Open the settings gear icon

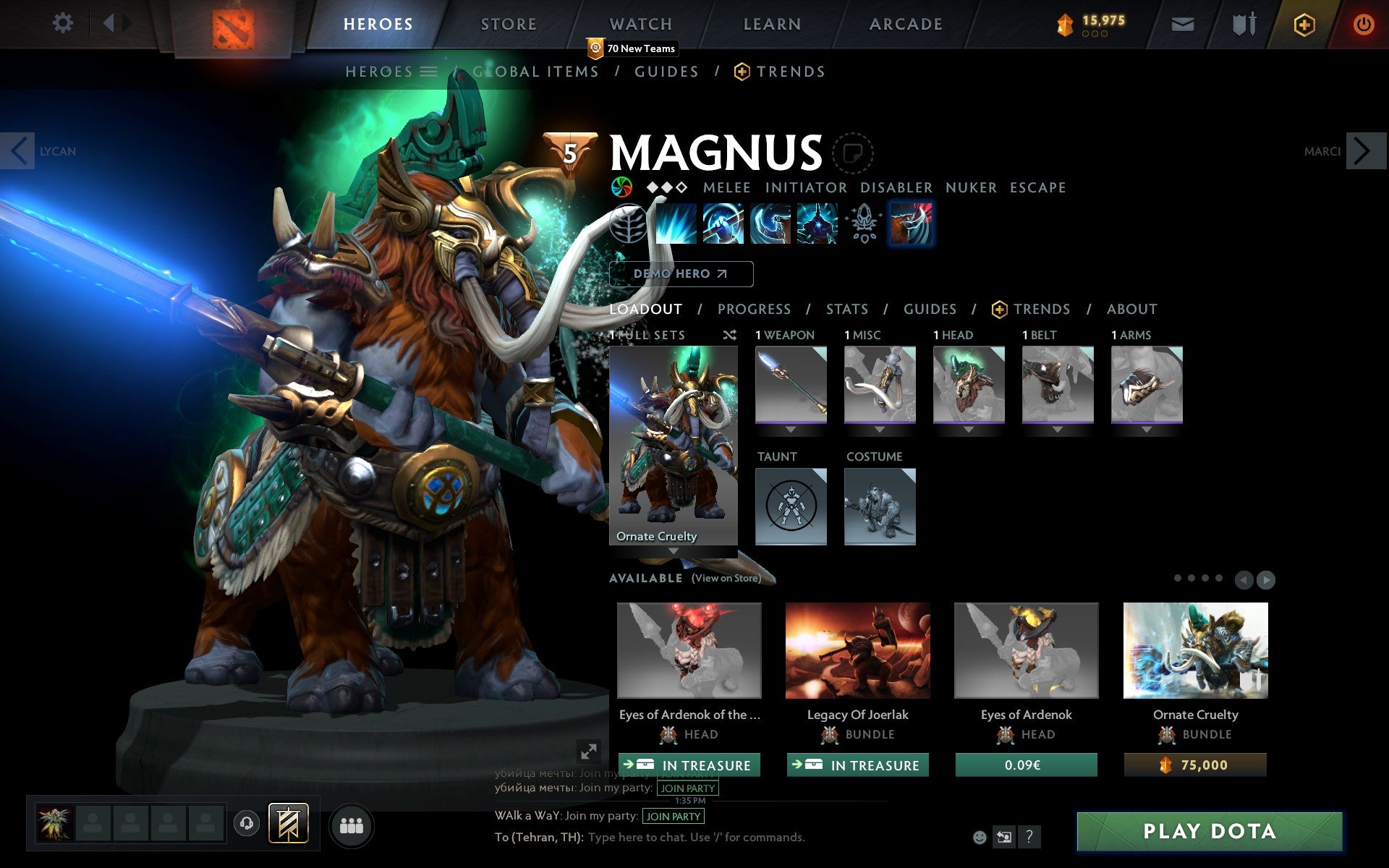tap(64, 23)
